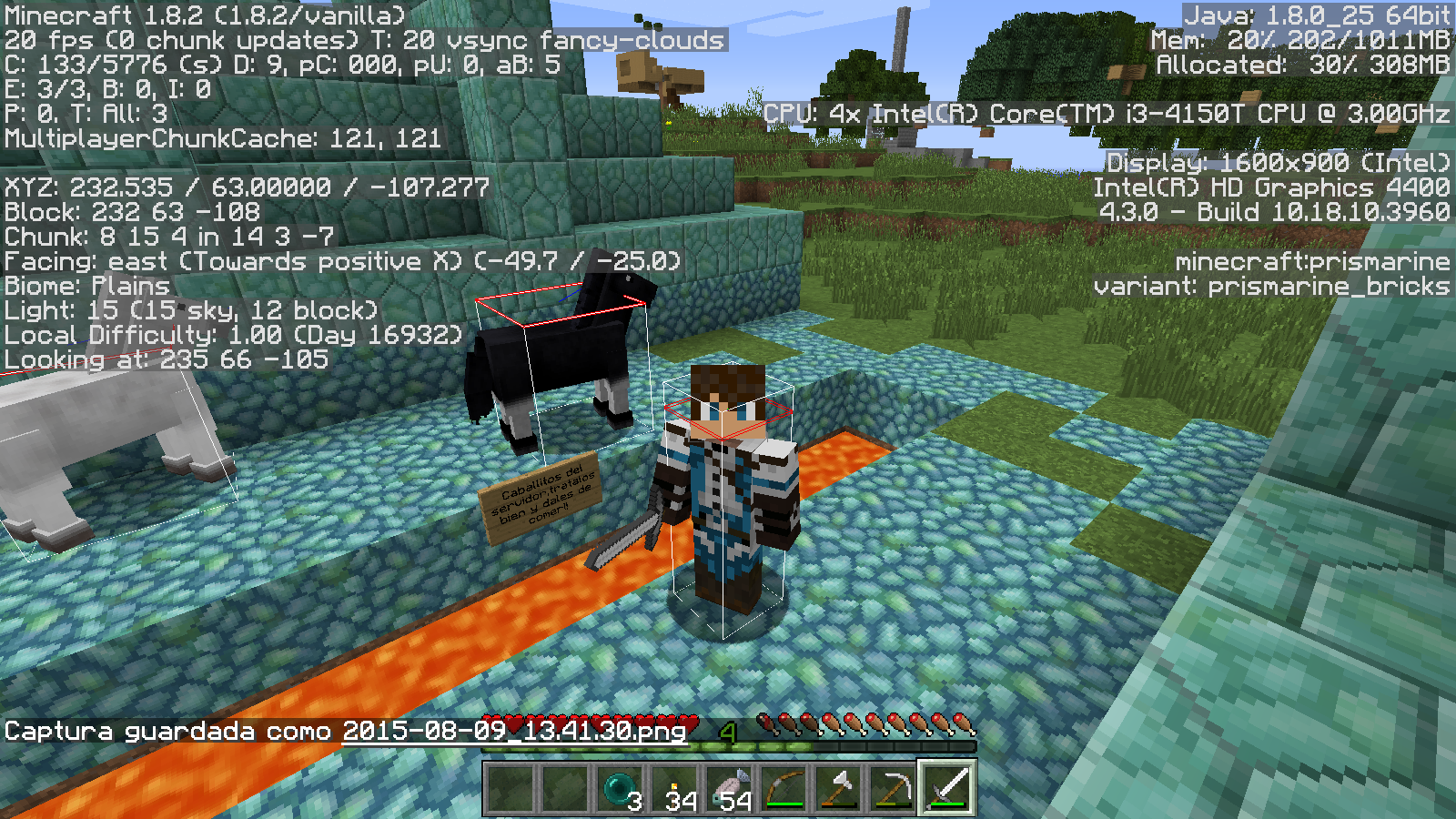Screen dimensions: 1456x819
Task: Pick the highlighted iron sword slot
Action: pyautogui.click(x=947, y=788)
